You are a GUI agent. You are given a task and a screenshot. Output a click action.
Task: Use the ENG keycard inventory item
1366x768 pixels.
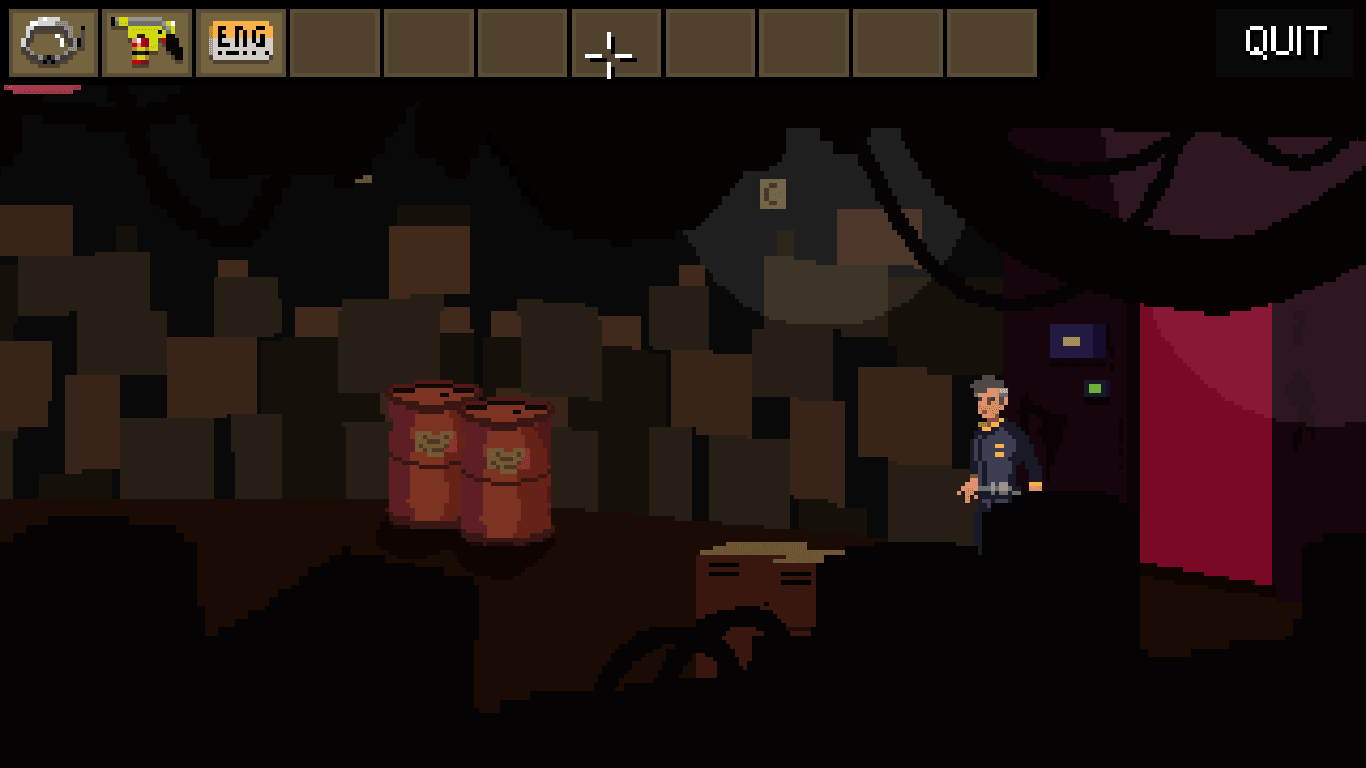[241, 43]
